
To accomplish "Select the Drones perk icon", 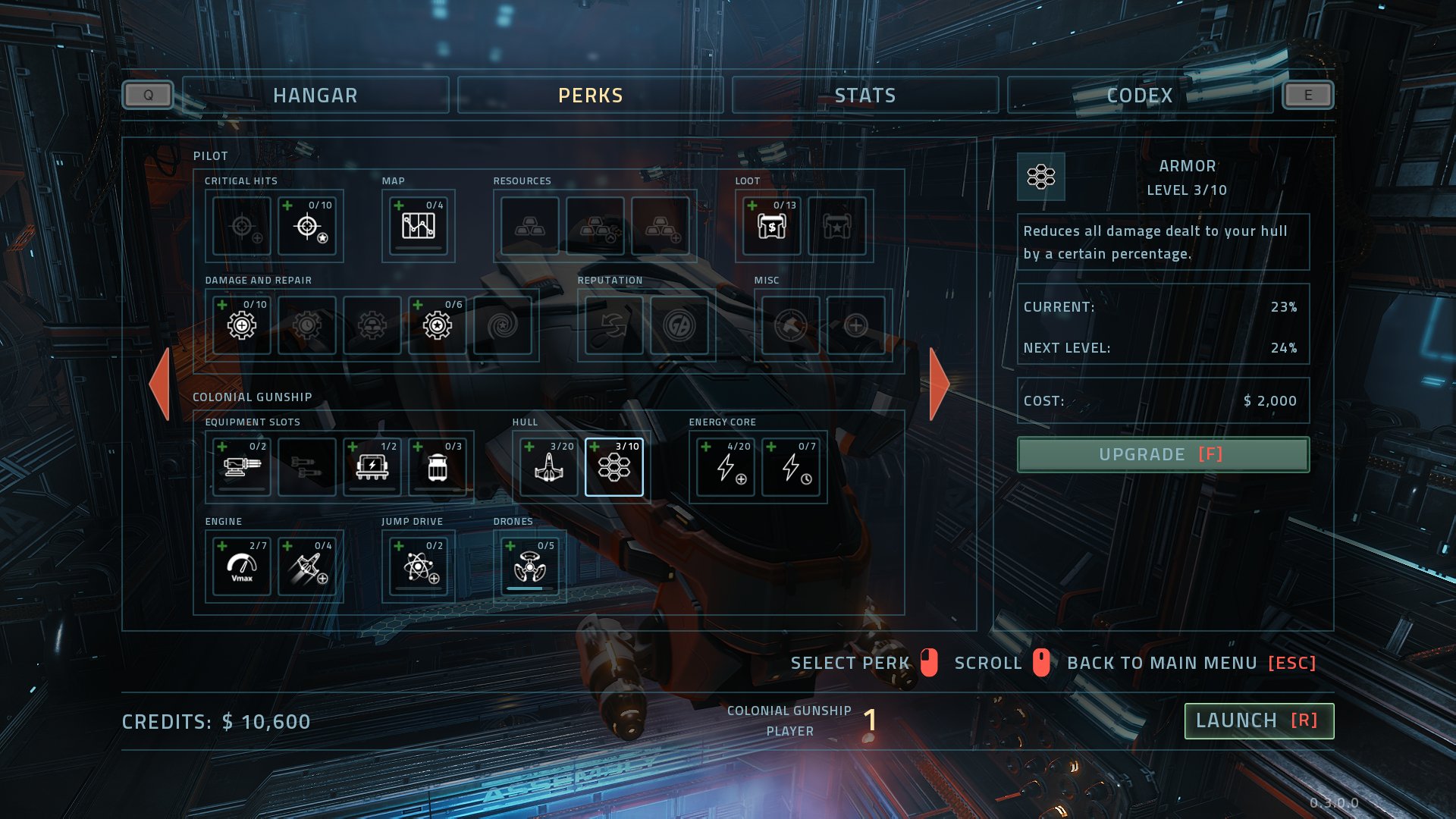I will [528, 566].
